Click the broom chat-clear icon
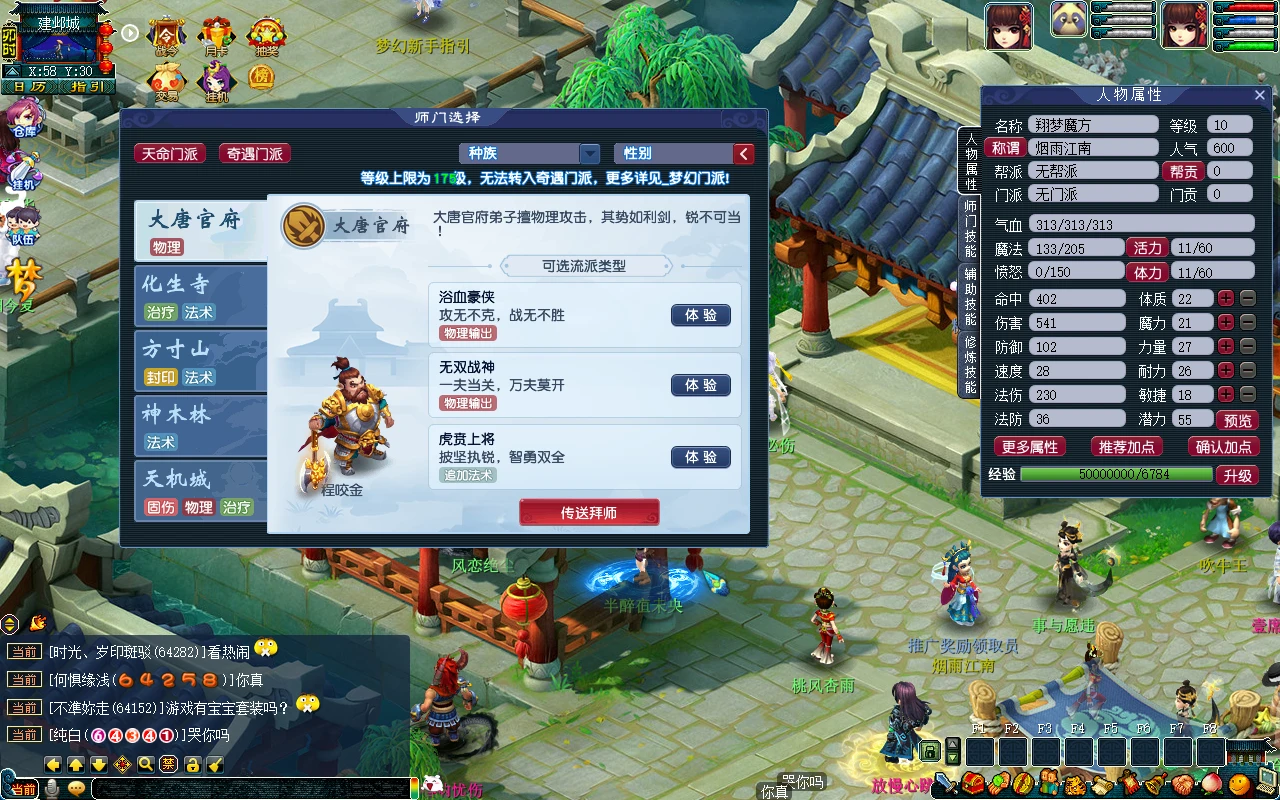 (215, 764)
